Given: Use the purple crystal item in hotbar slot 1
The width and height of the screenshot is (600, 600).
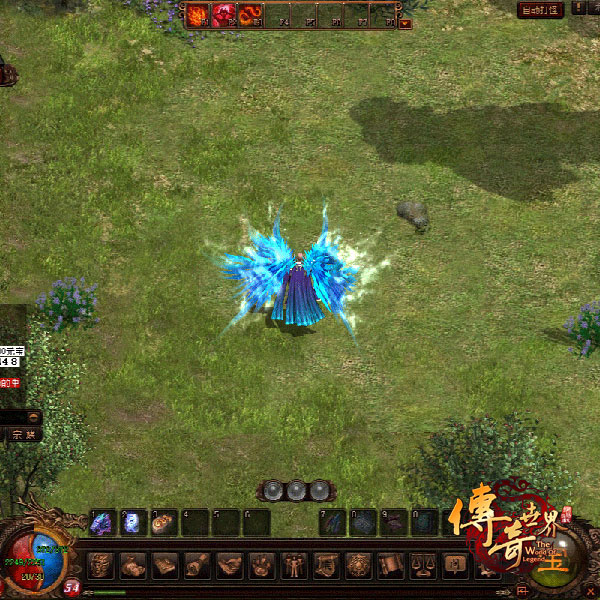Looking at the screenshot, I should [x=102, y=522].
